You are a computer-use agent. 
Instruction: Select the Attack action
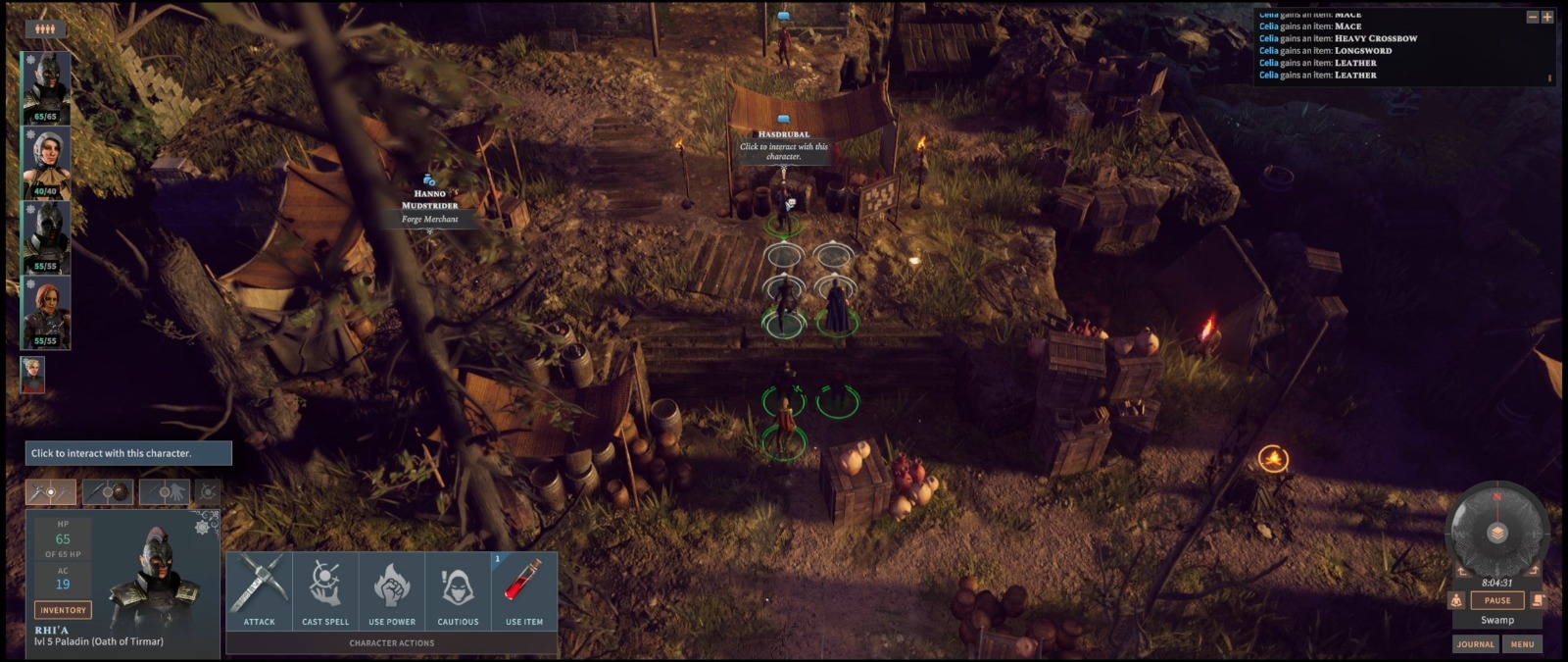[x=260, y=589]
